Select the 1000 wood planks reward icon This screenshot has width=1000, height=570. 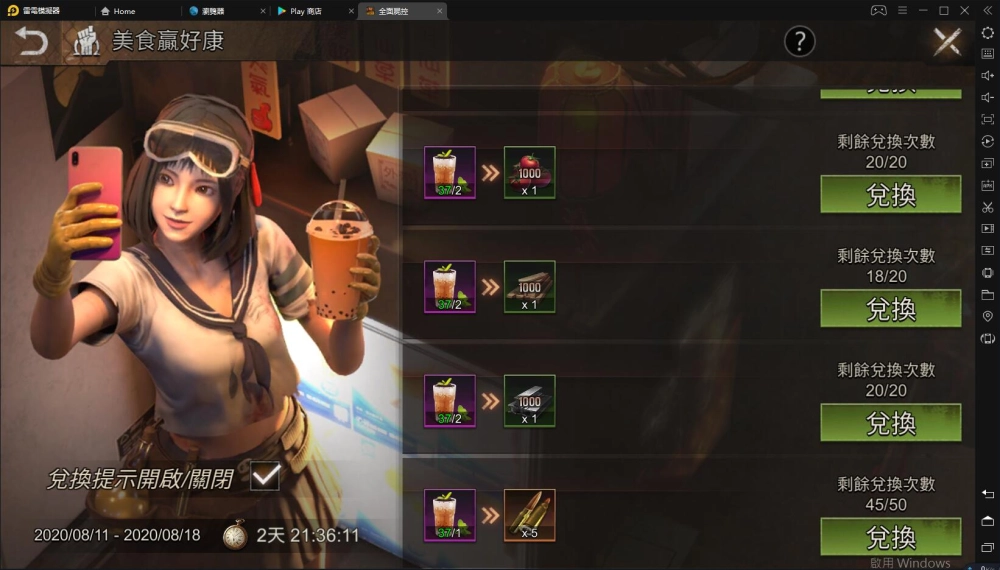(x=529, y=287)
